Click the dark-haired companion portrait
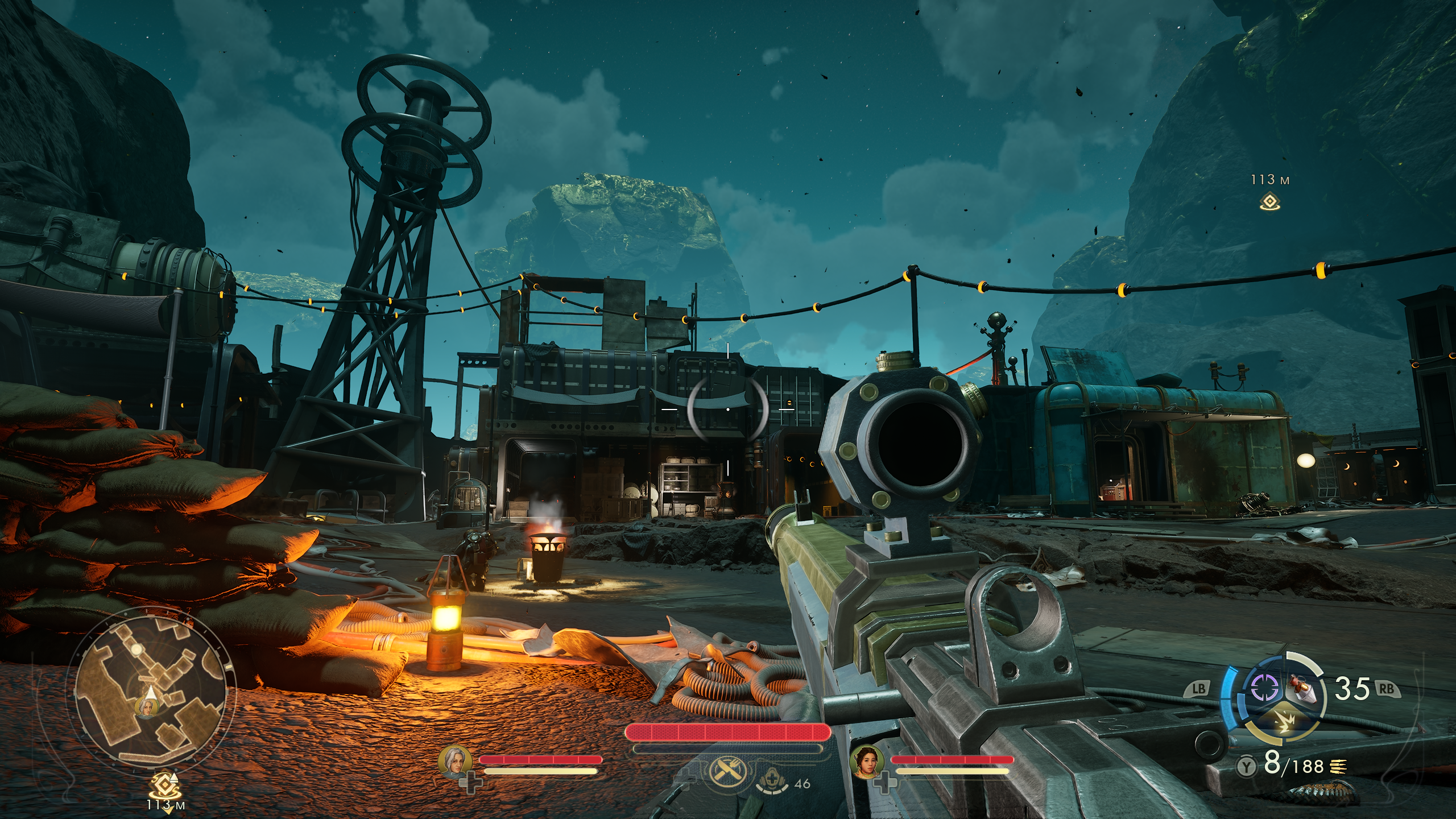 pyautogui.click(x=866, y=762)
